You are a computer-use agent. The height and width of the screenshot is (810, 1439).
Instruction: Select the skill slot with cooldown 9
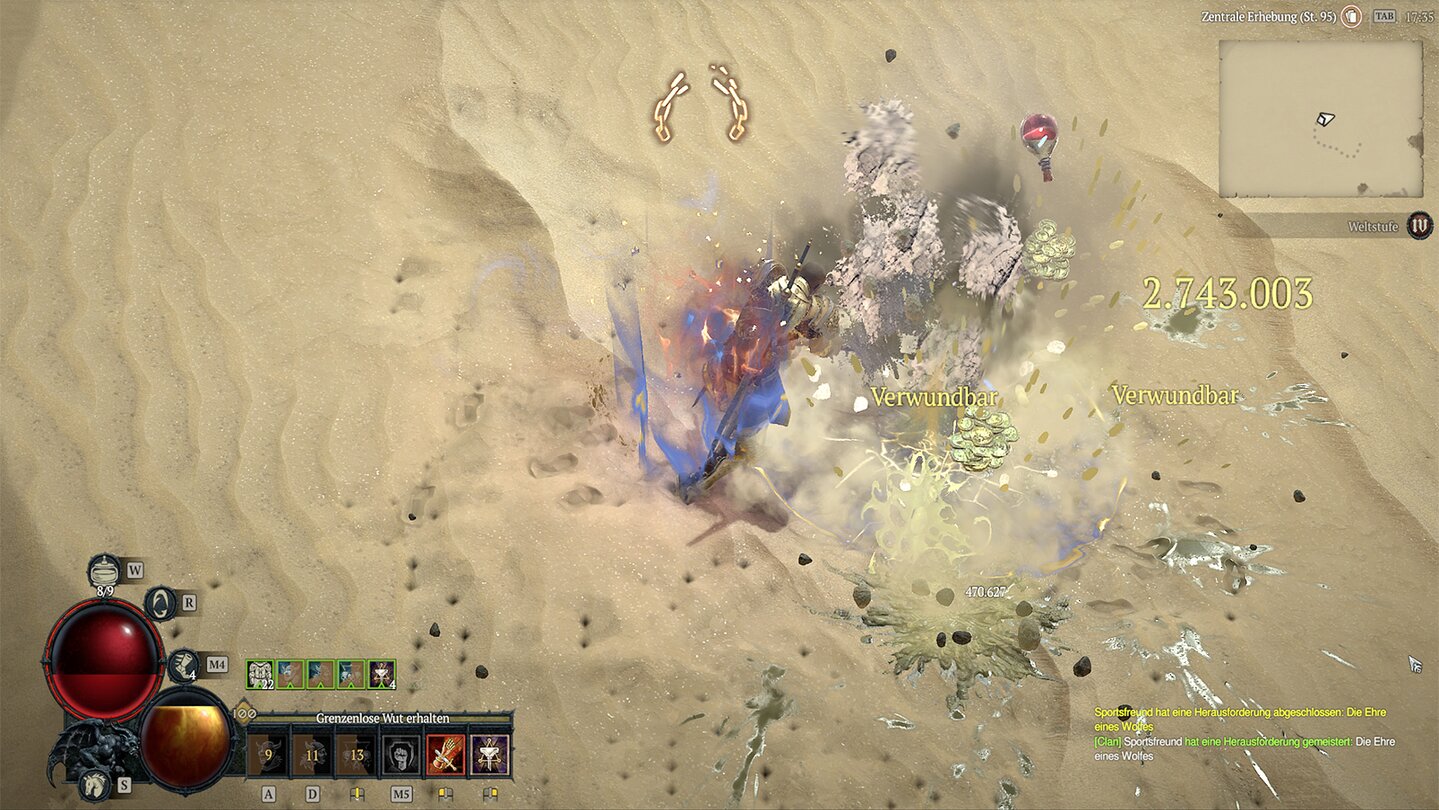click(x=268, y=754)
